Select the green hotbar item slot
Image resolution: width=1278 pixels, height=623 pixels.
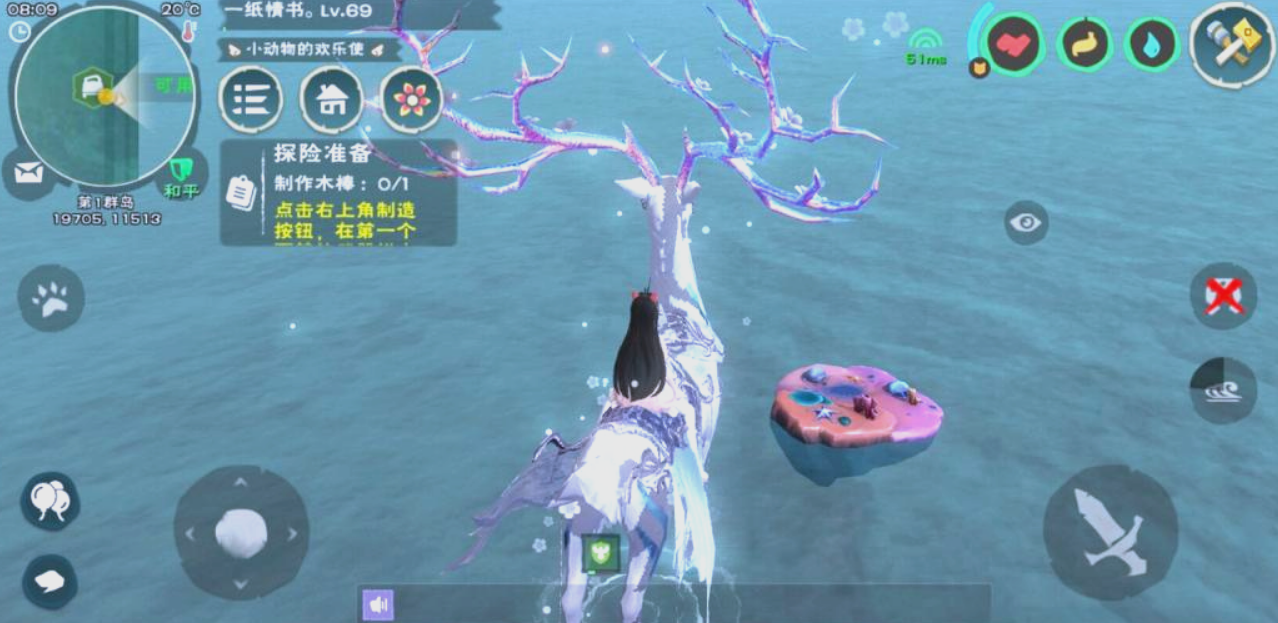(x=601, y=553)
